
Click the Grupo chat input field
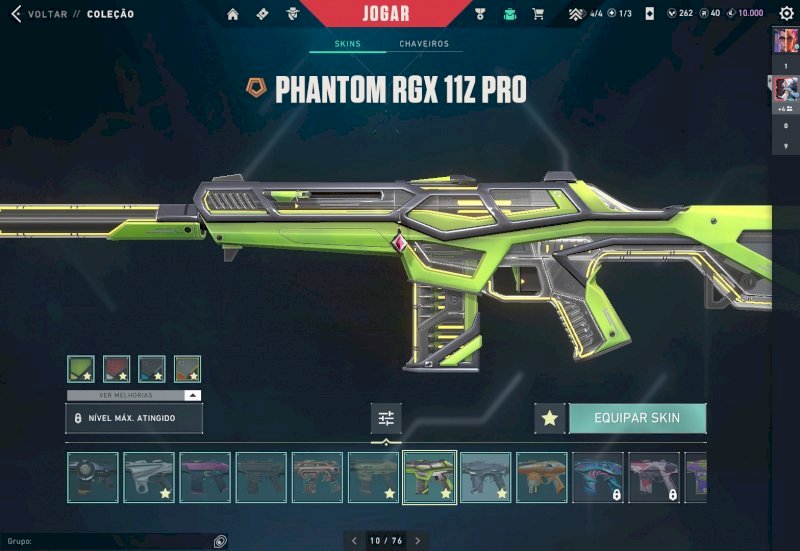coord(110,541)
